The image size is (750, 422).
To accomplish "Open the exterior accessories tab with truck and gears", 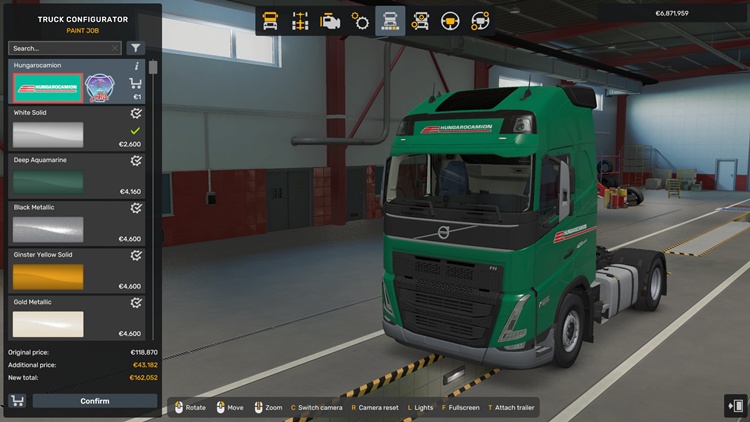I will [420, 20].
